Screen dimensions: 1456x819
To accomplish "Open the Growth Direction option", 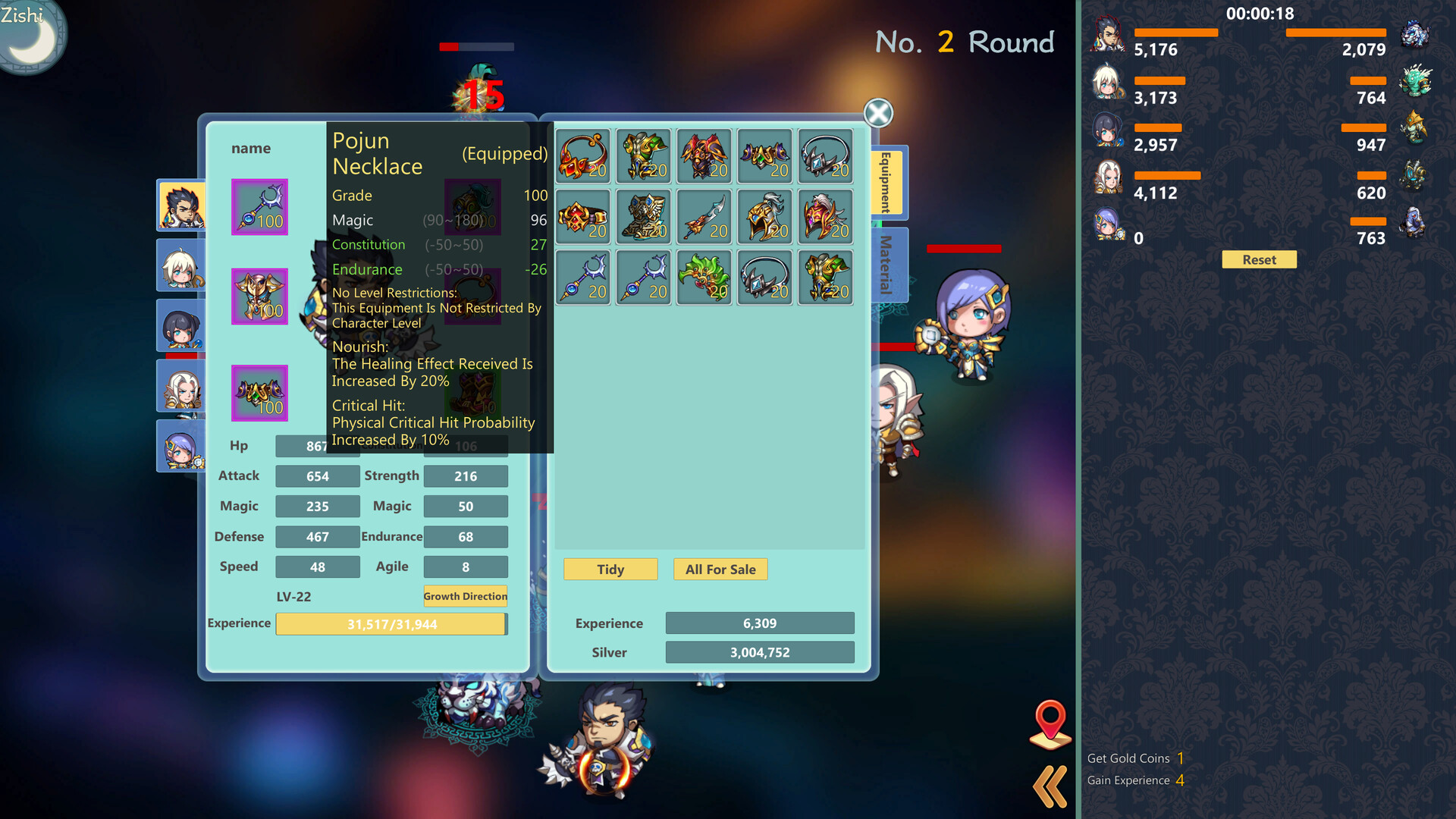I will coord(465,596).
